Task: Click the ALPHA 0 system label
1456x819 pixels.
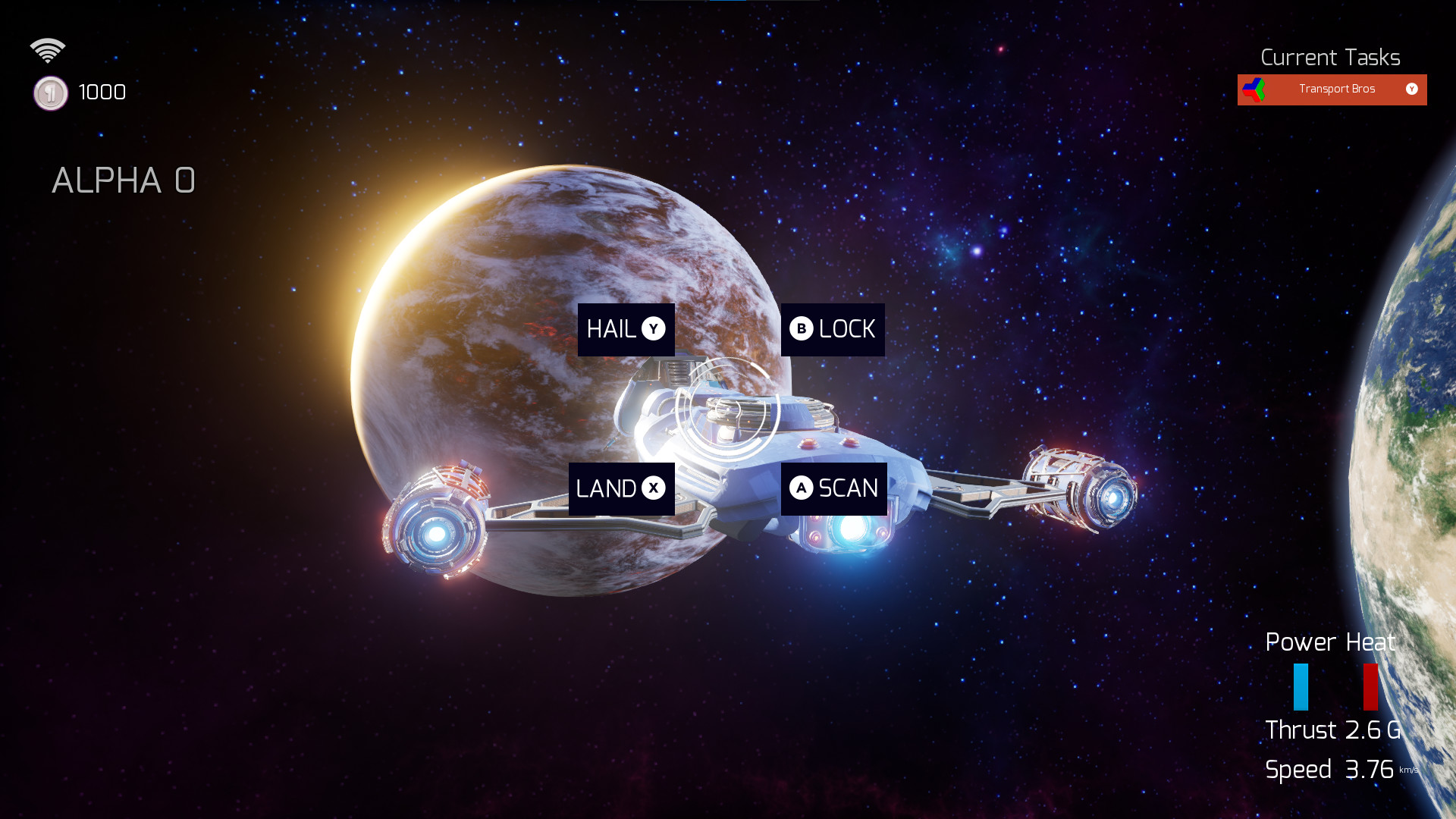Action: [124, 180]
